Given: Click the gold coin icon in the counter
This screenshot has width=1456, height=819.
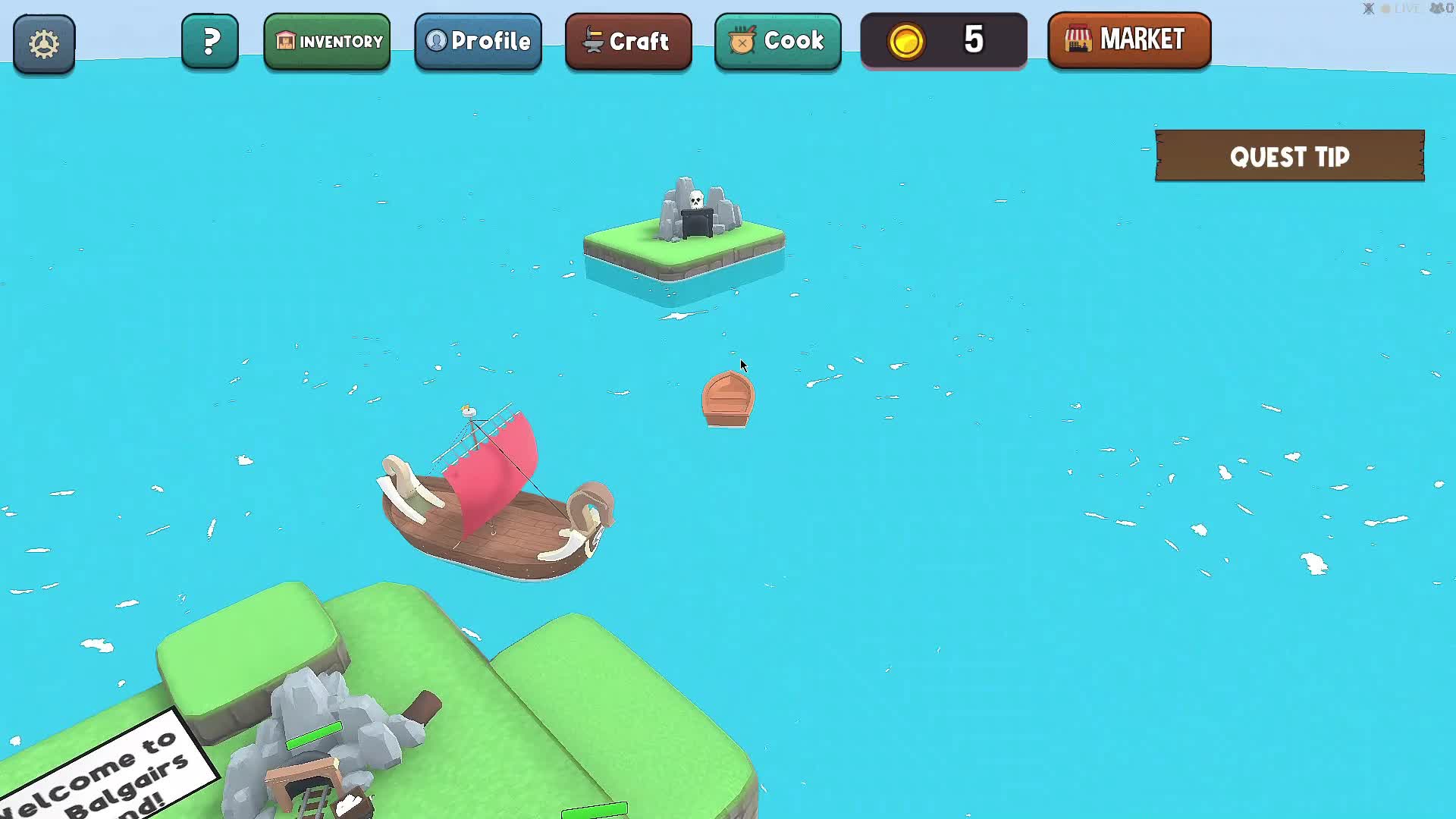Looking at the screenshot, I should (x=907, y=41).
